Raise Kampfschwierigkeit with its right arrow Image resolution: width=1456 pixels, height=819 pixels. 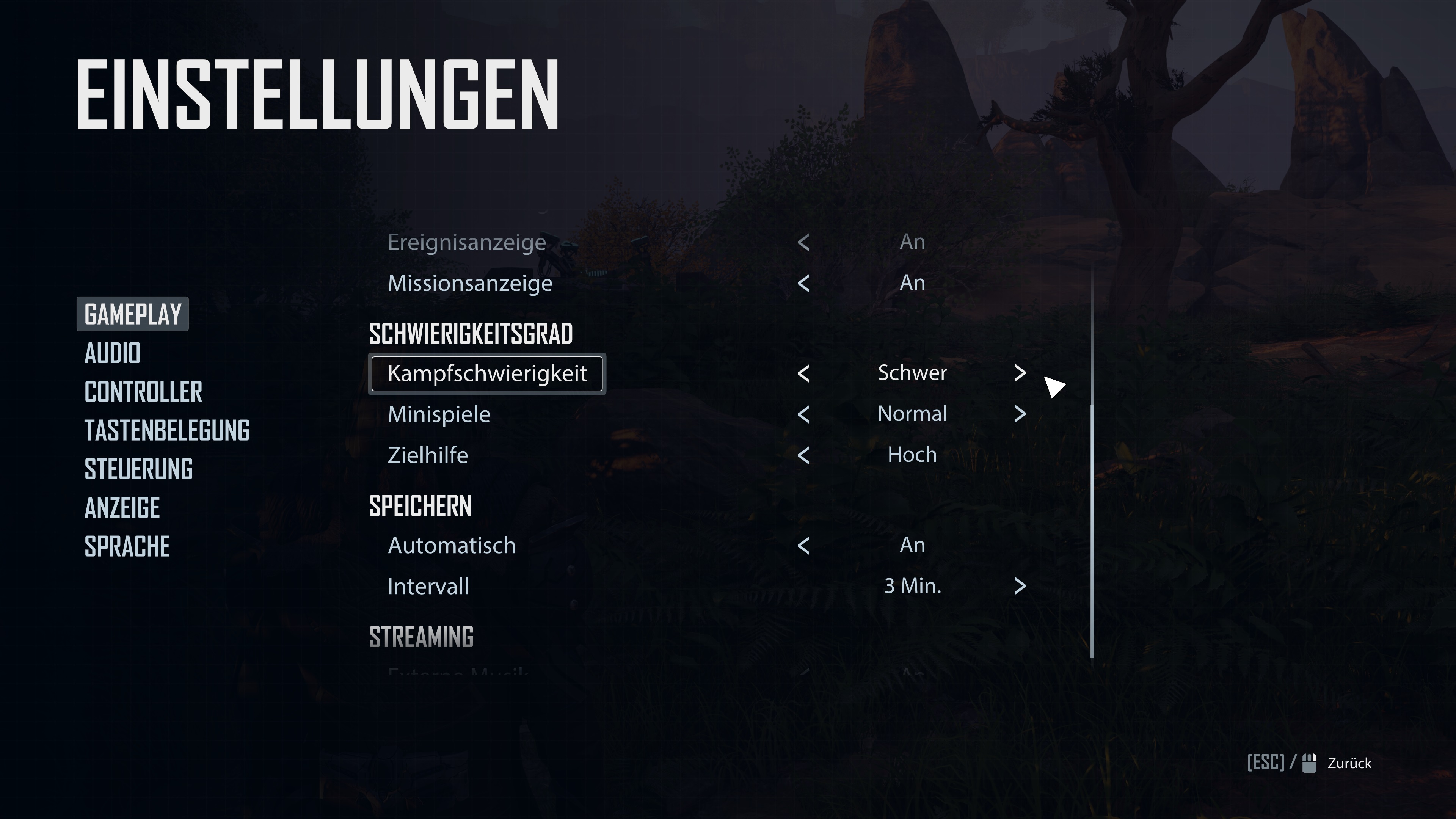(x=1020, y=373)
